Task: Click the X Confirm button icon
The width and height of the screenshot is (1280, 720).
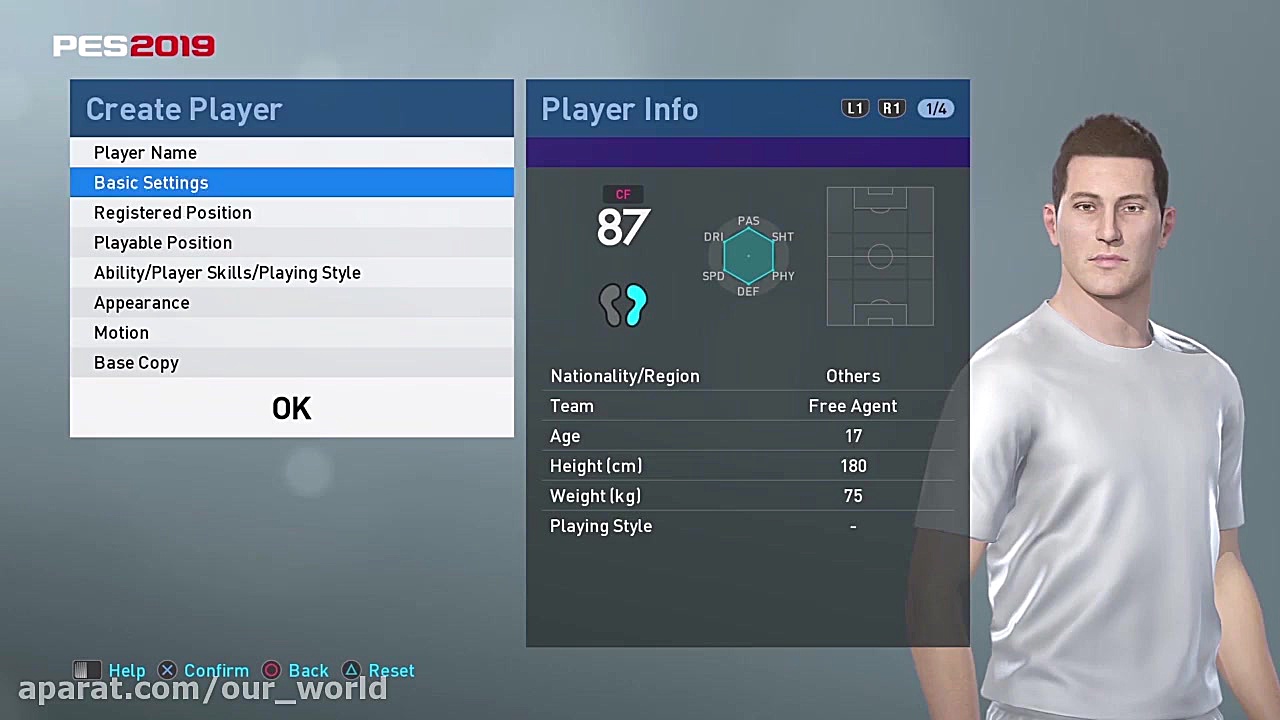Action: pyautogui.click(x=167, y=670)
